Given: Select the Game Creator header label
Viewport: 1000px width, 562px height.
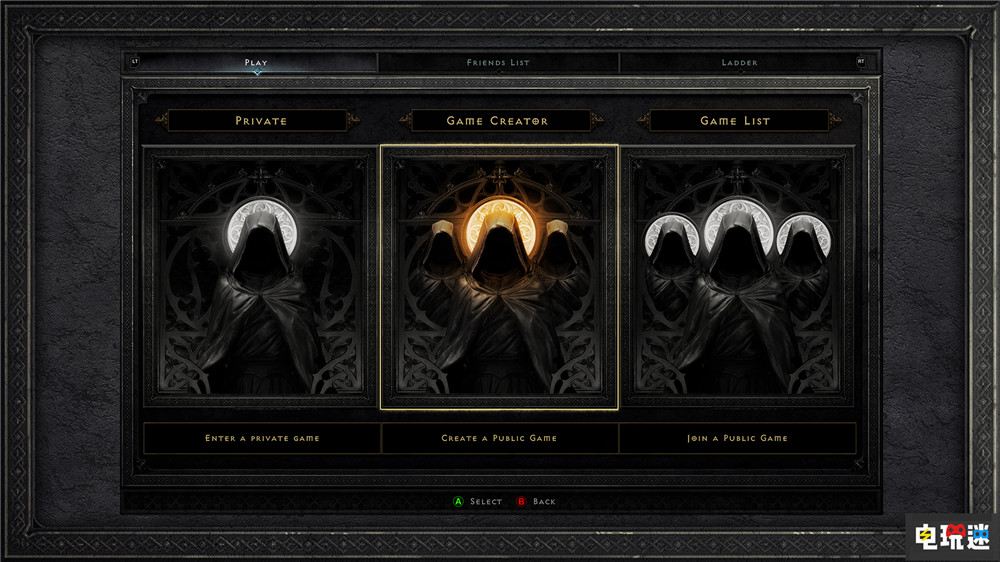Looking at the screenshot, I should pos(498,121).
